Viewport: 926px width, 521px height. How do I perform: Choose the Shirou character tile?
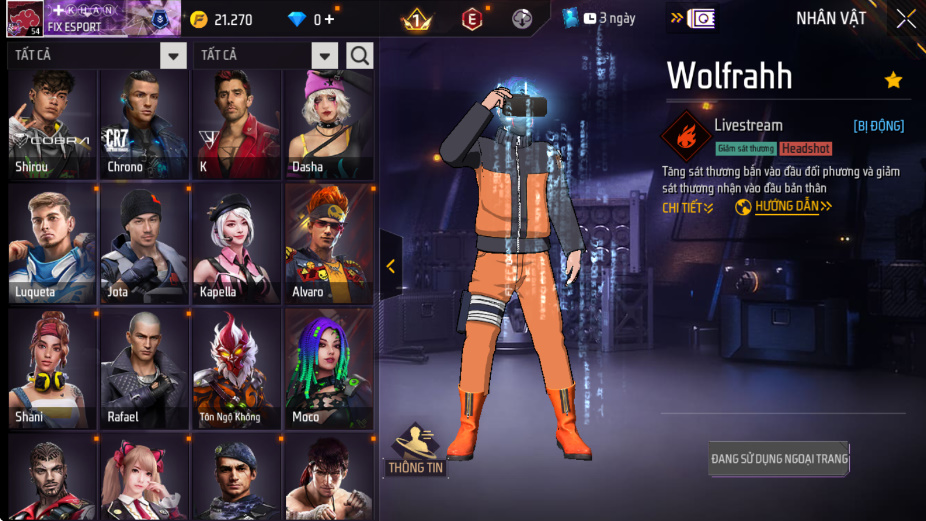pyautogui.click(x=52, y=124)
